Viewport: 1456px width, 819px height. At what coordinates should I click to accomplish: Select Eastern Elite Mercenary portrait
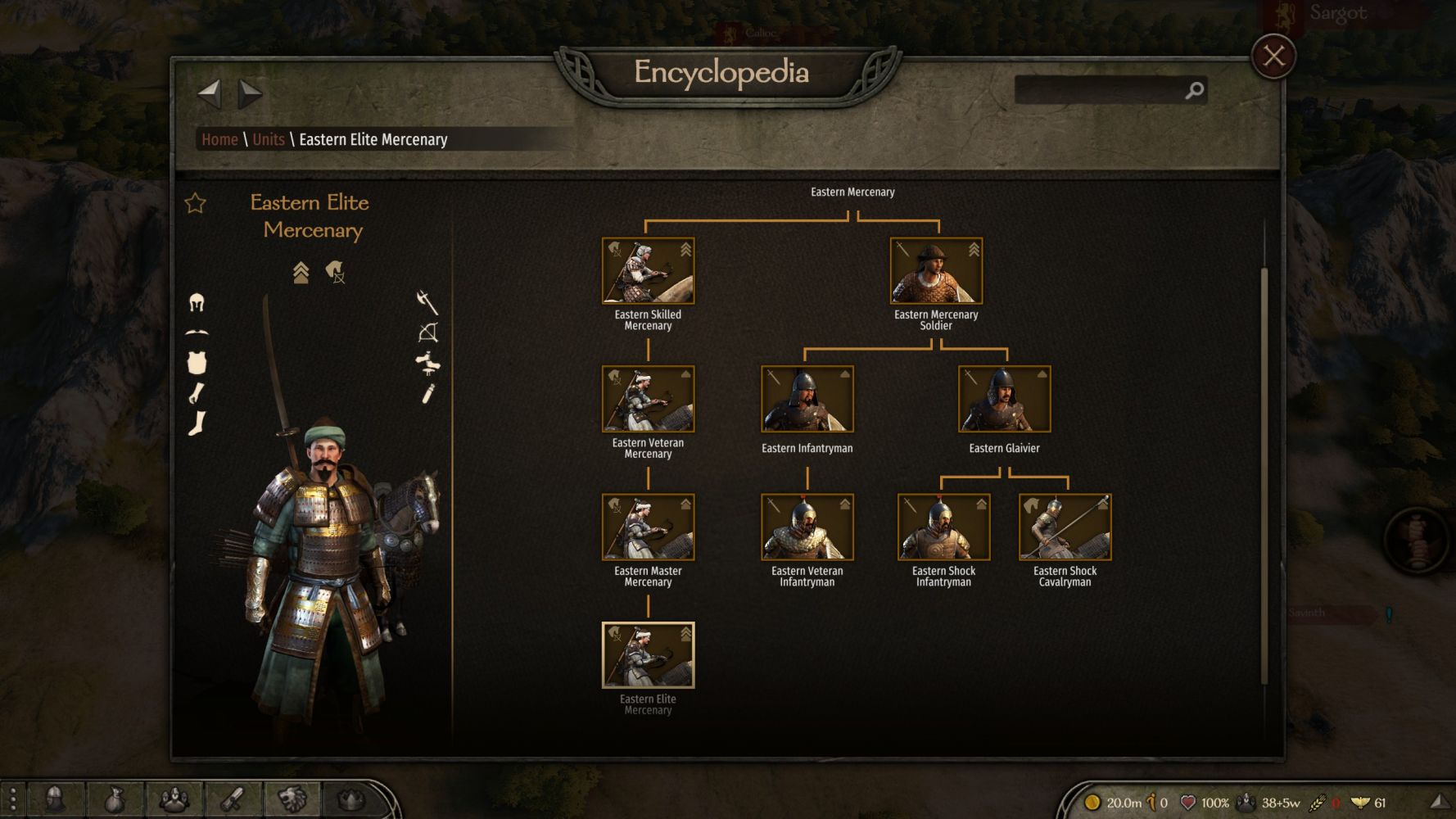click(x=648, y=655)
